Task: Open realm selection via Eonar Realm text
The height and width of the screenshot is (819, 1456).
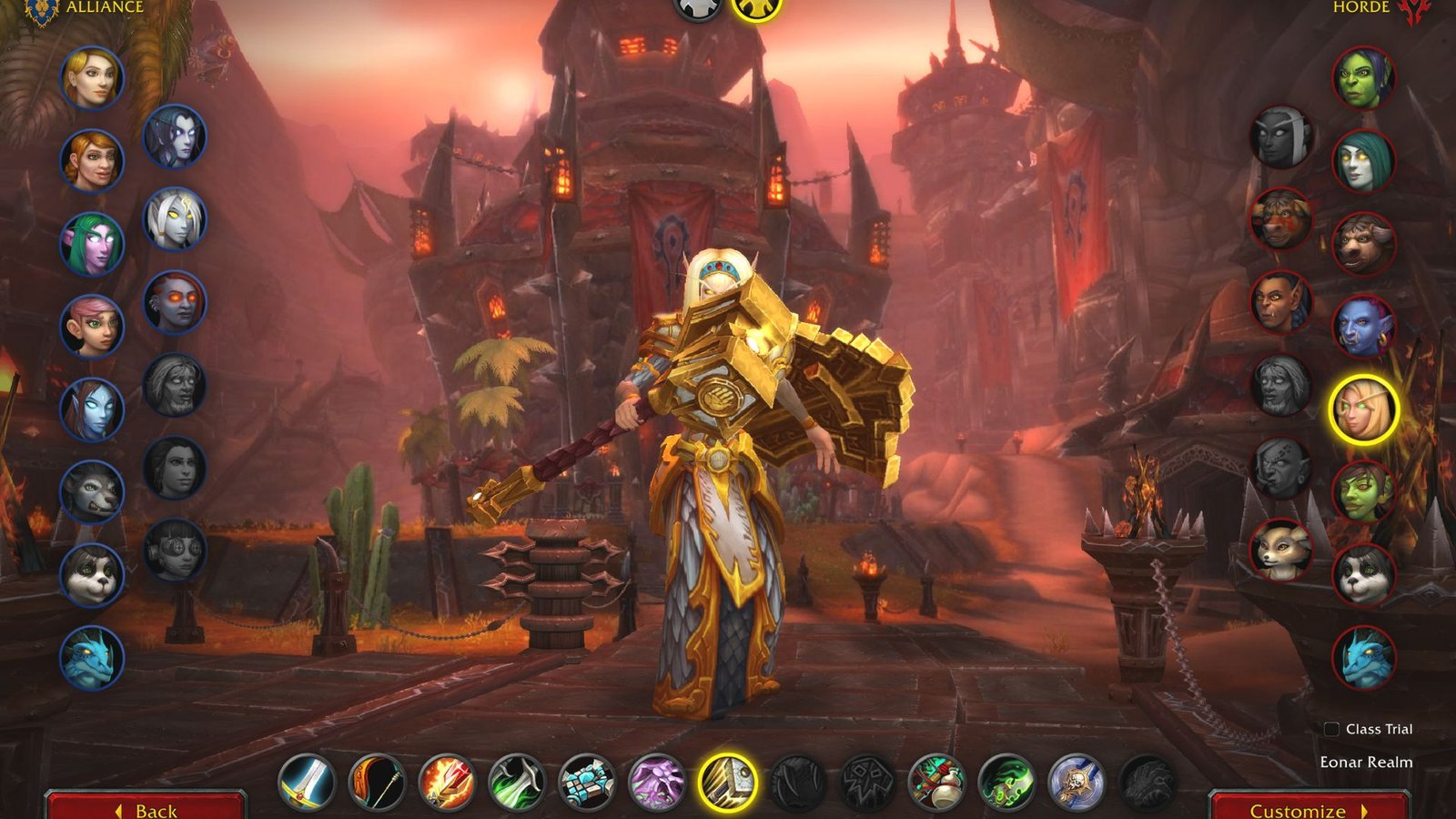Action: coord(1365,763)
